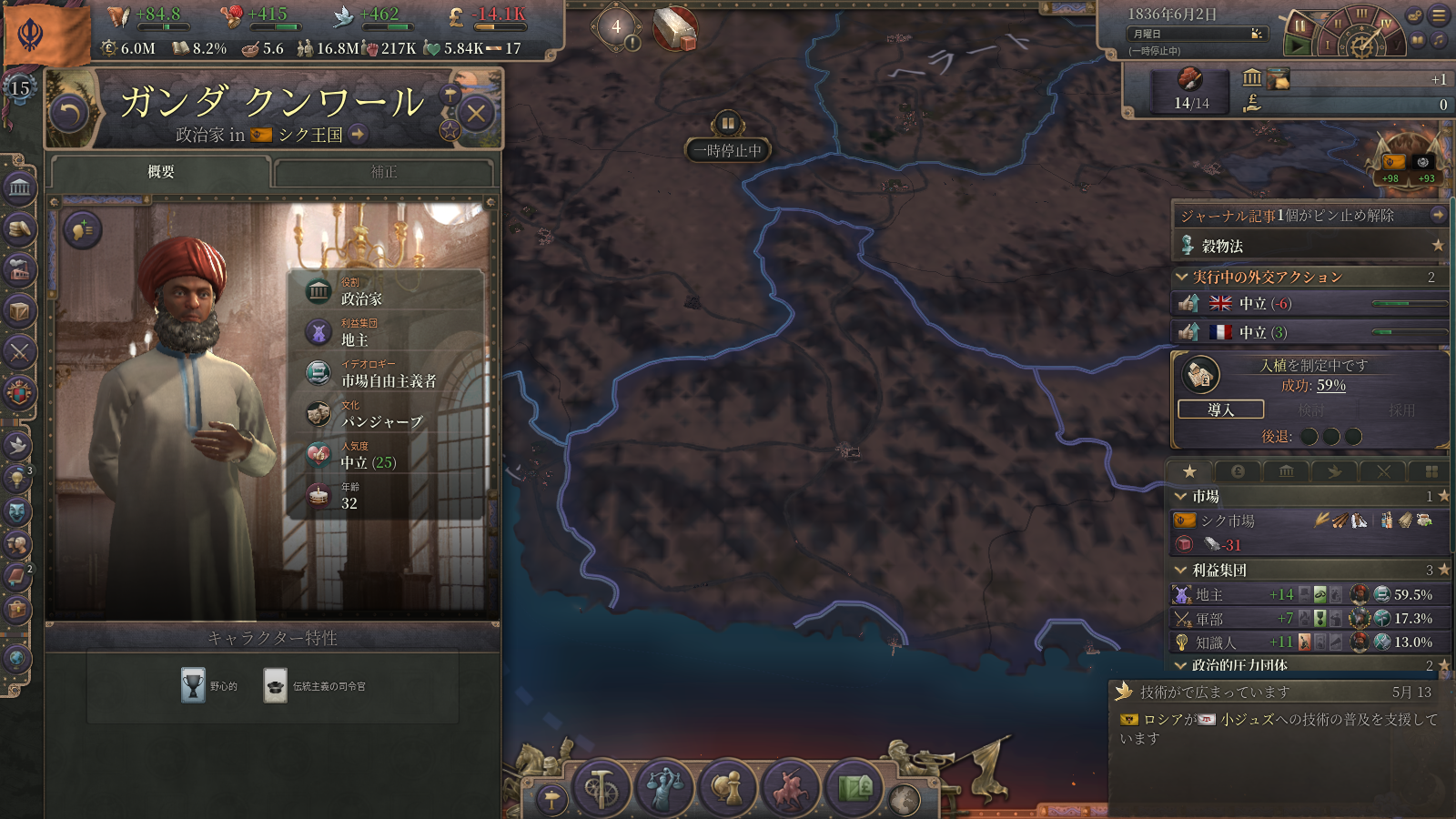Open the シク王国 country link arrow
Viewport: 1456px width, 819px height.
(359, 135)
